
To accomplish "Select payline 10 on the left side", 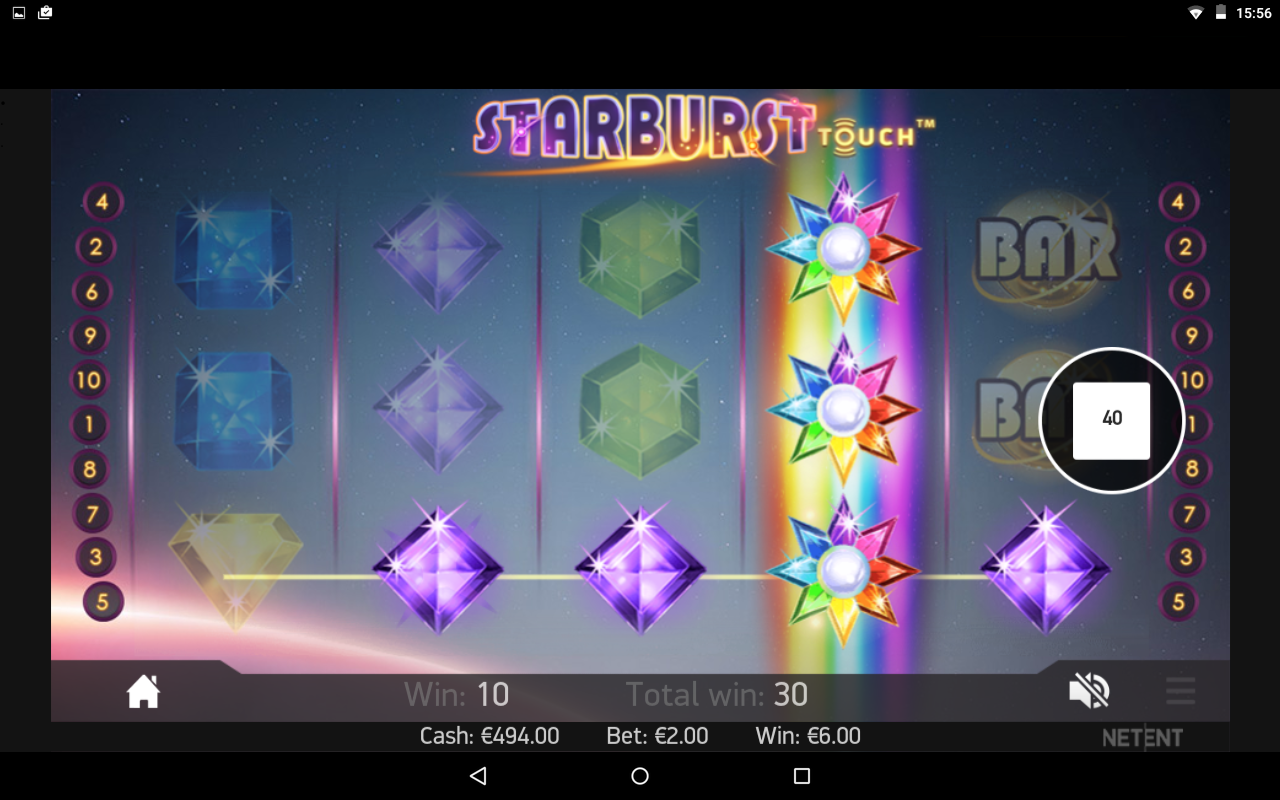I will pos(89,380).
